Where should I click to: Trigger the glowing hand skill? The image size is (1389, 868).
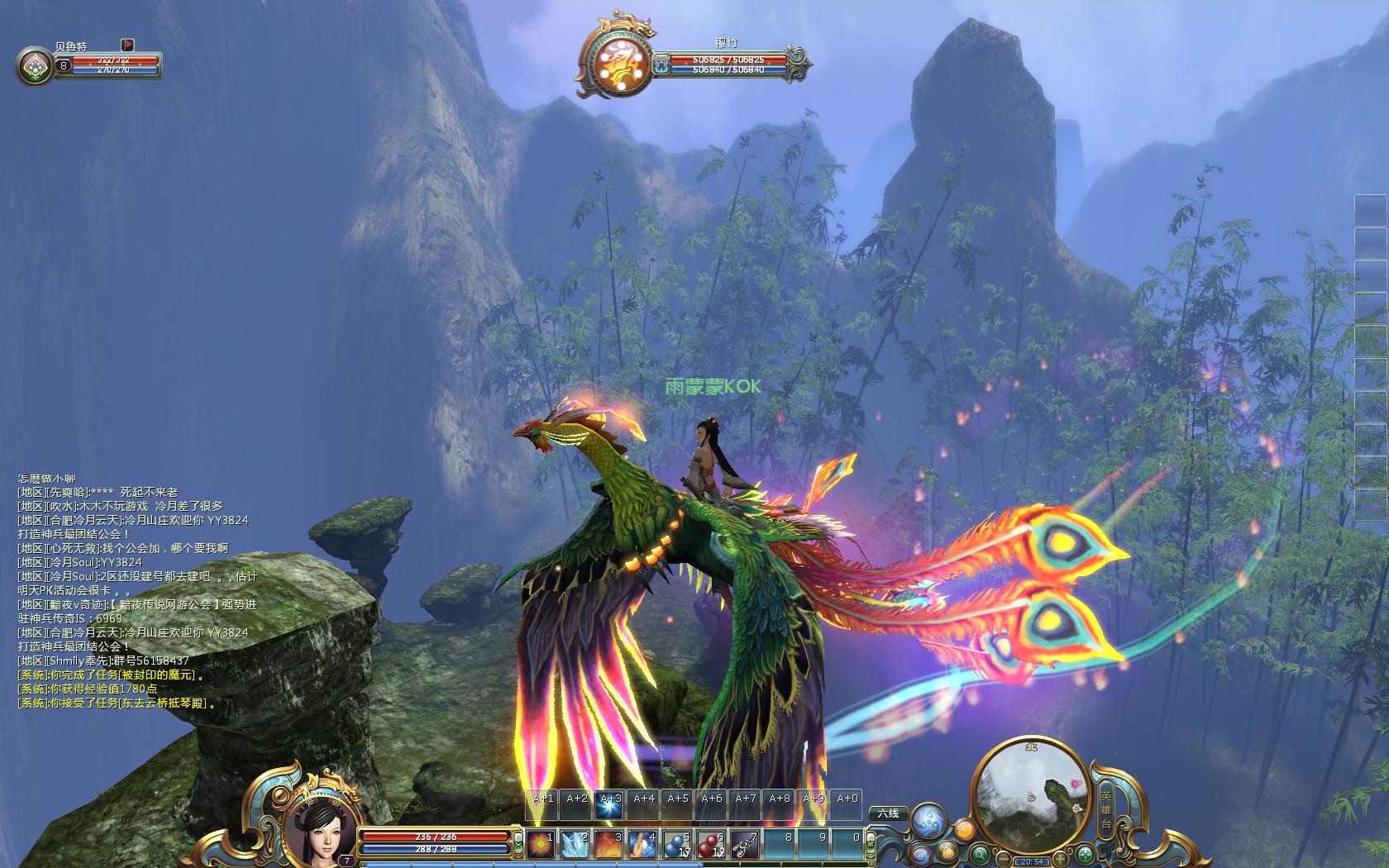[643, 844]
